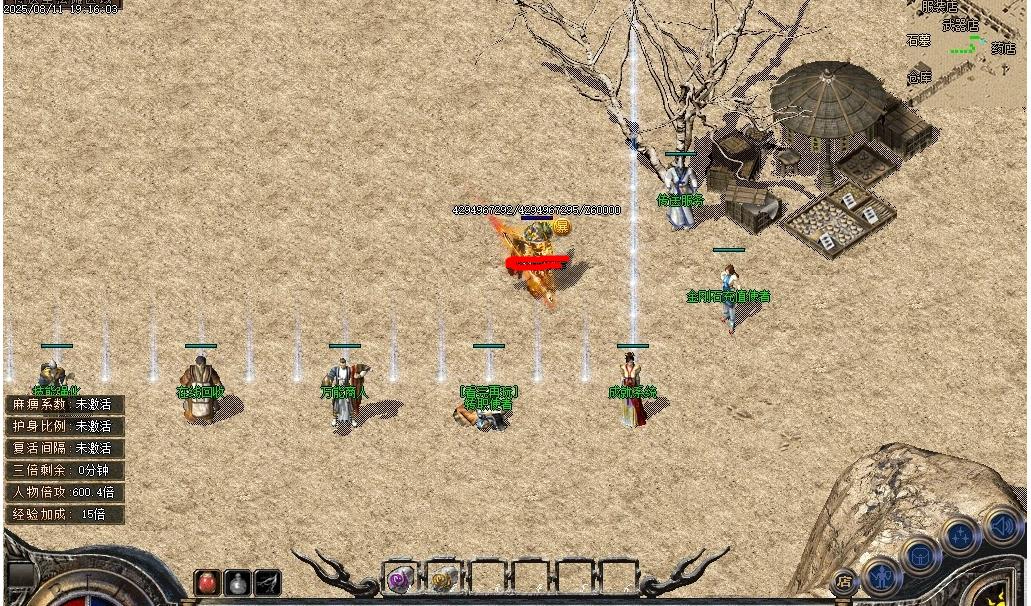The width and height of the screenshot is (1031, 606).
Task: Use the purple scroll belt slot
Action: (x=400, y=578)
